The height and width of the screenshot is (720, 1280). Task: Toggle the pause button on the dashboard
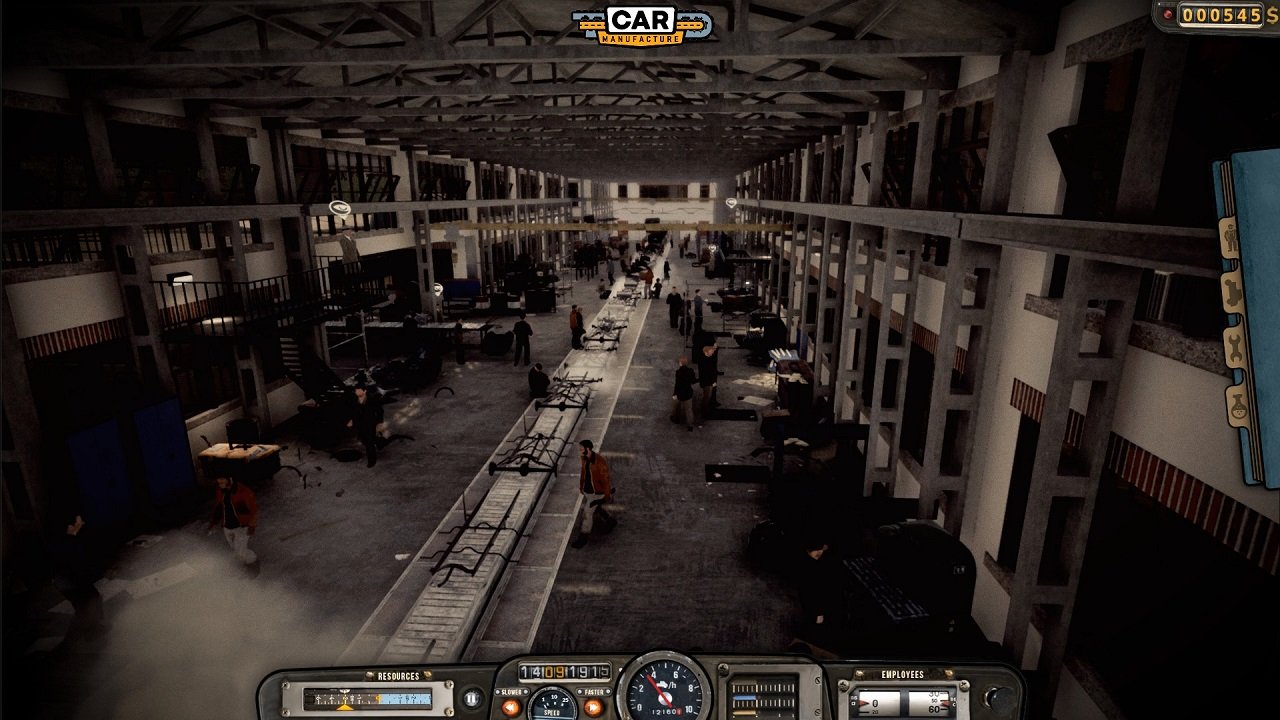470,697
